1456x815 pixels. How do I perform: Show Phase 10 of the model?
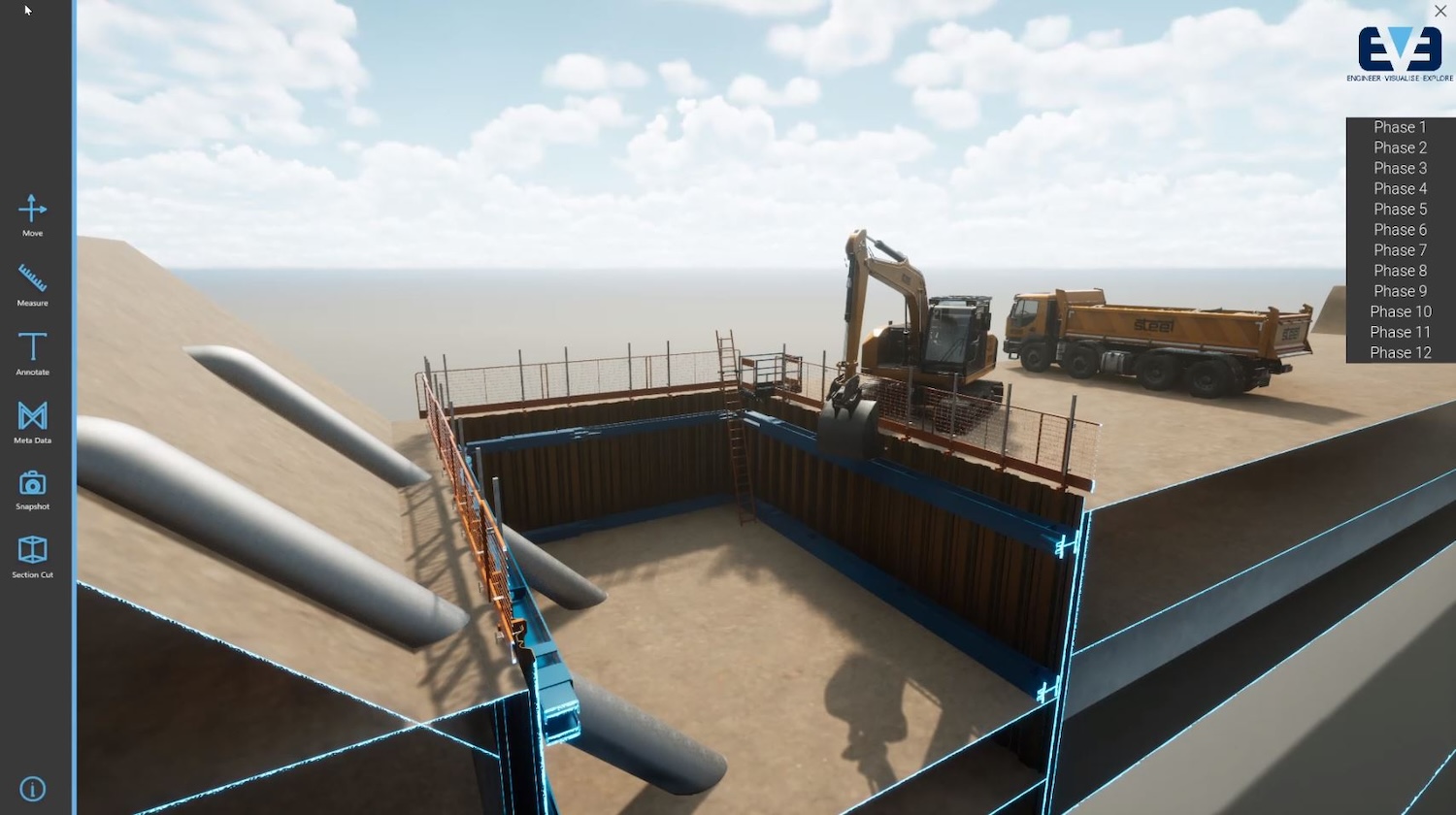(1399, 311)
